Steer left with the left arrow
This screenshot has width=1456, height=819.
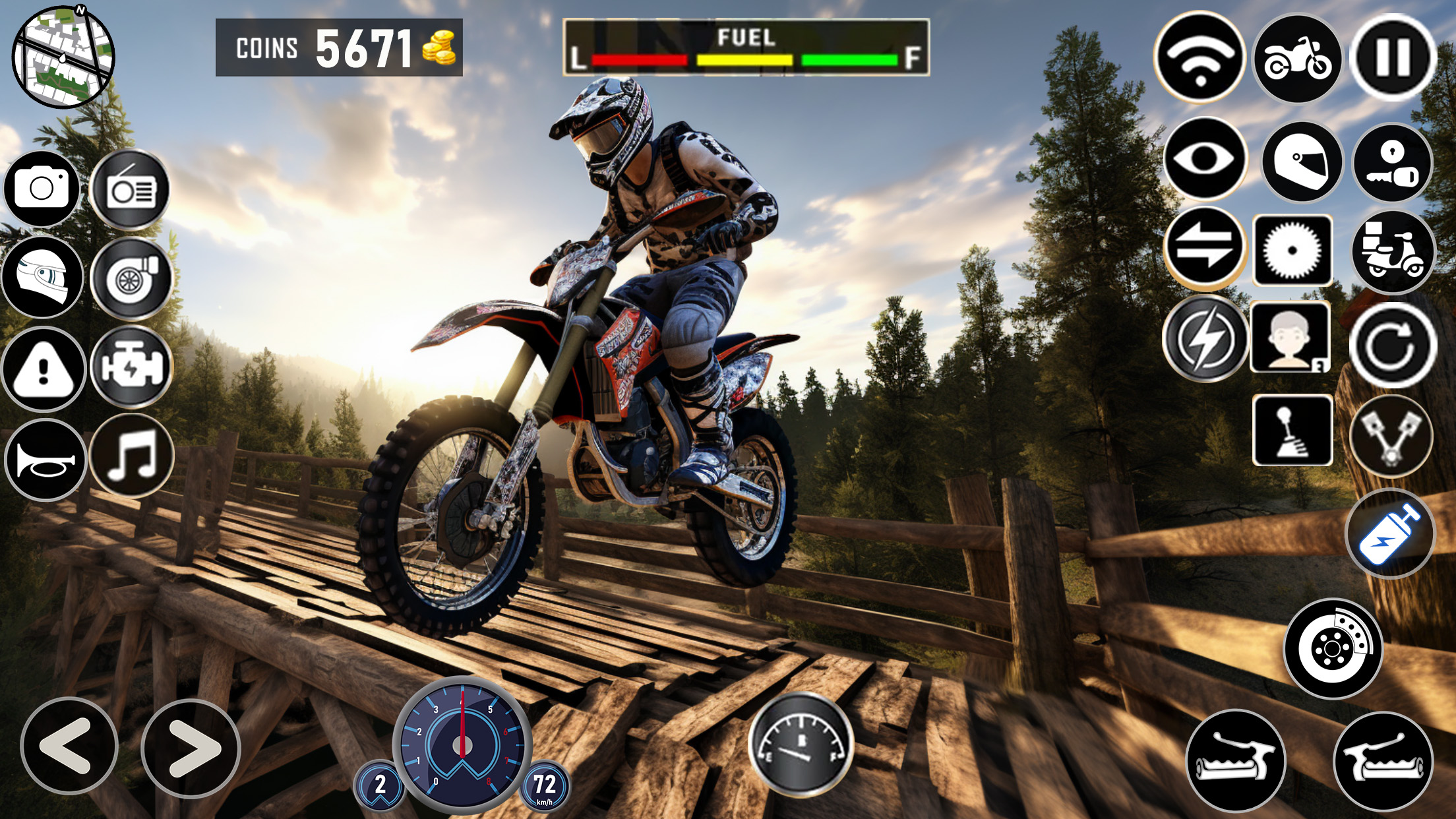click(x=69, y=746)
